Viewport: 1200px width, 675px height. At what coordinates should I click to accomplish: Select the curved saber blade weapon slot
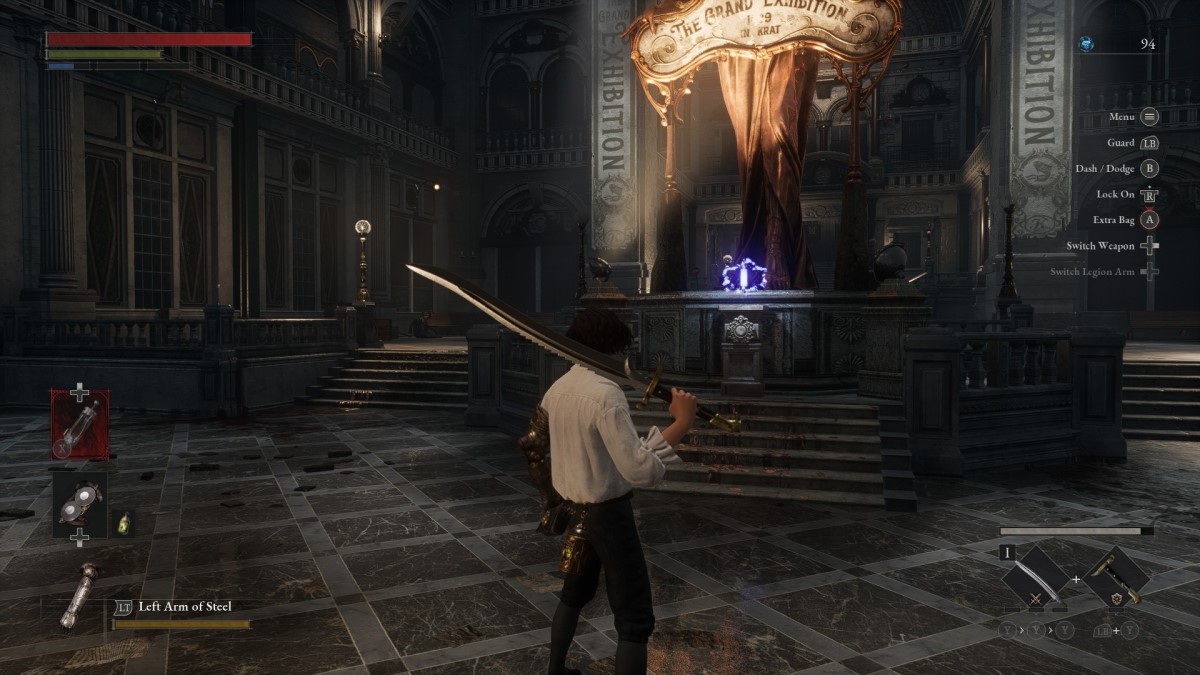pos(1036,578)
